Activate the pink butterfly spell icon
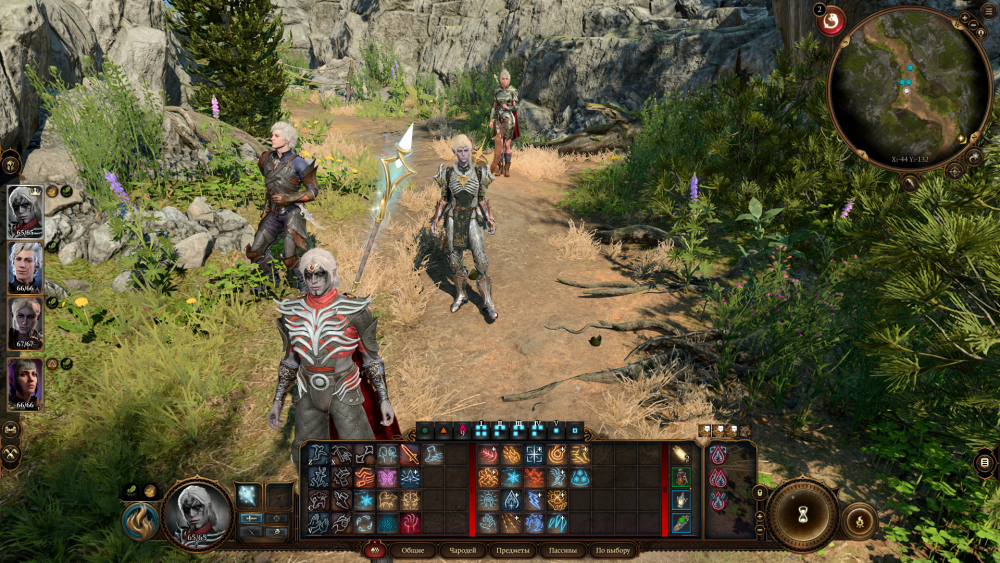The width and height of the screenshot is (1000, 563). tap(386, 477)
